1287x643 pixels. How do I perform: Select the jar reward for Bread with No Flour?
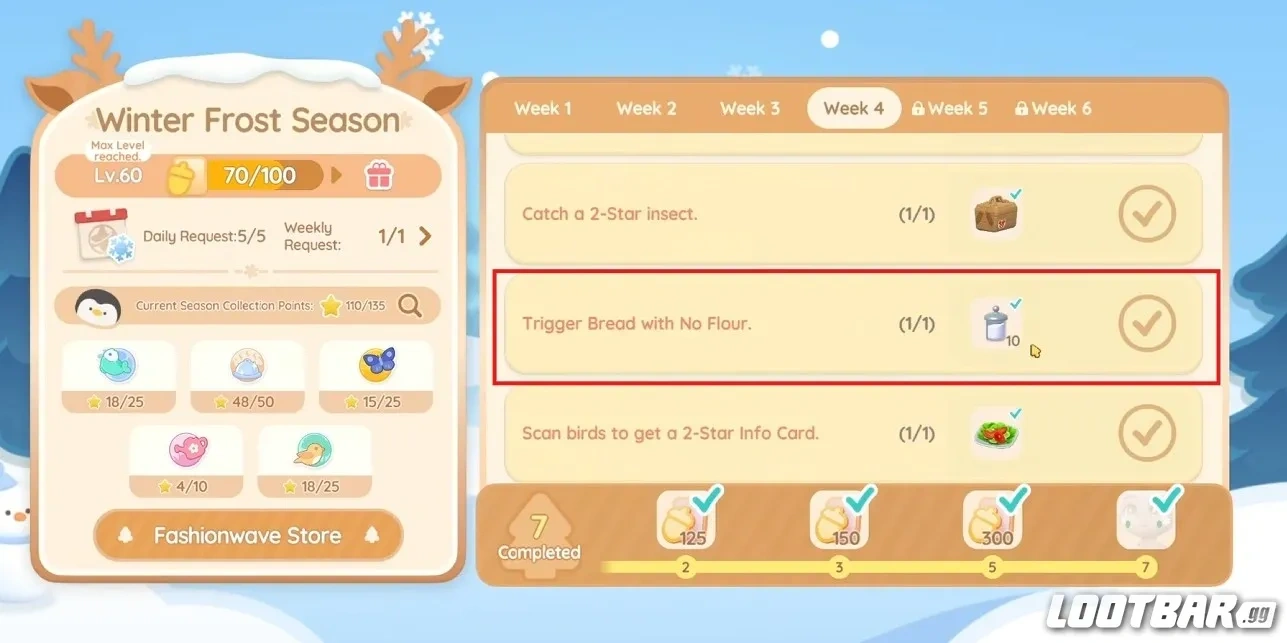click(996, 324)
